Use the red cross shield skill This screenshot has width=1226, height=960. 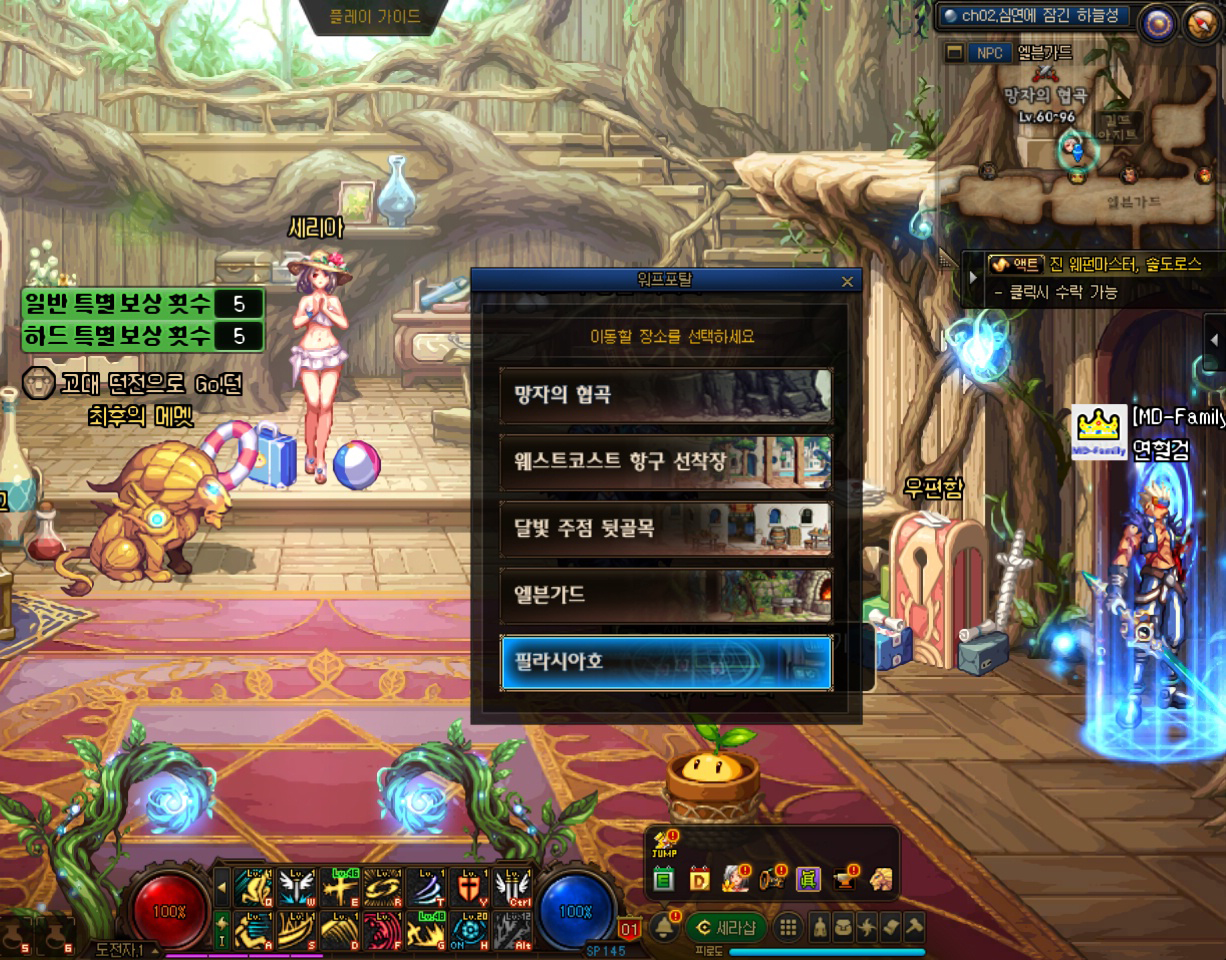pos(469,886)
